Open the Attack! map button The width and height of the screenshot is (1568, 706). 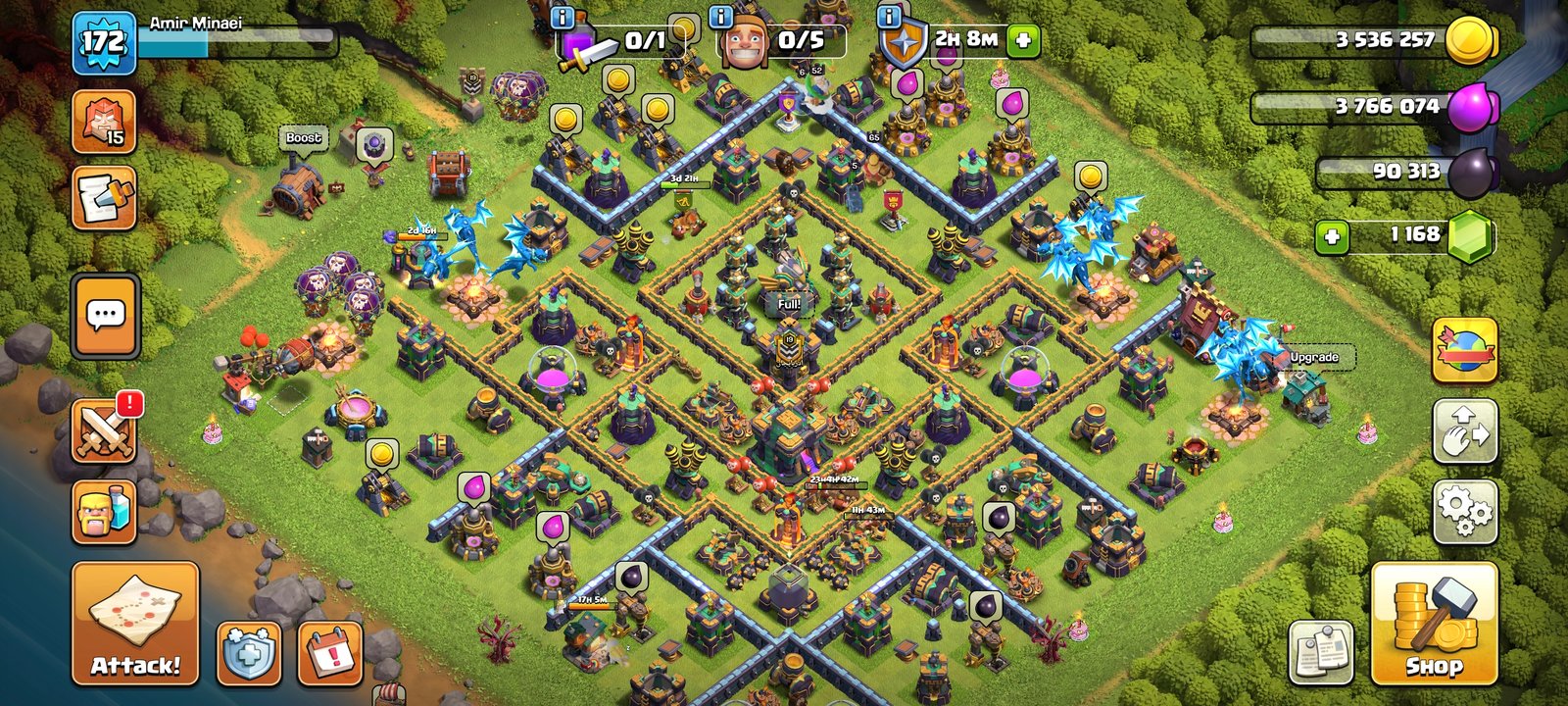click(x=135, y=624)
